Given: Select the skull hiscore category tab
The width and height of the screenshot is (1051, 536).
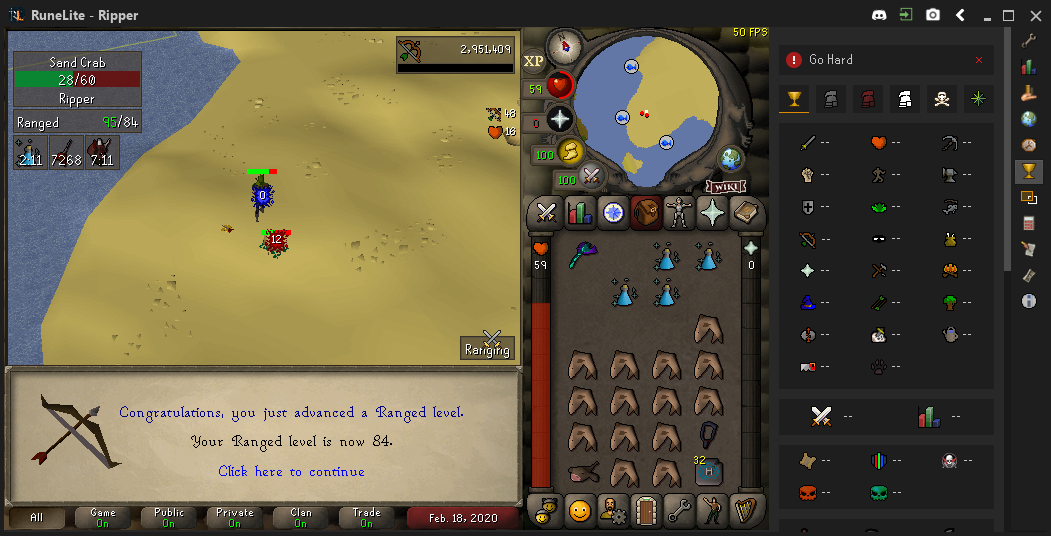Looking at the screenshot, I should point(941,99).
